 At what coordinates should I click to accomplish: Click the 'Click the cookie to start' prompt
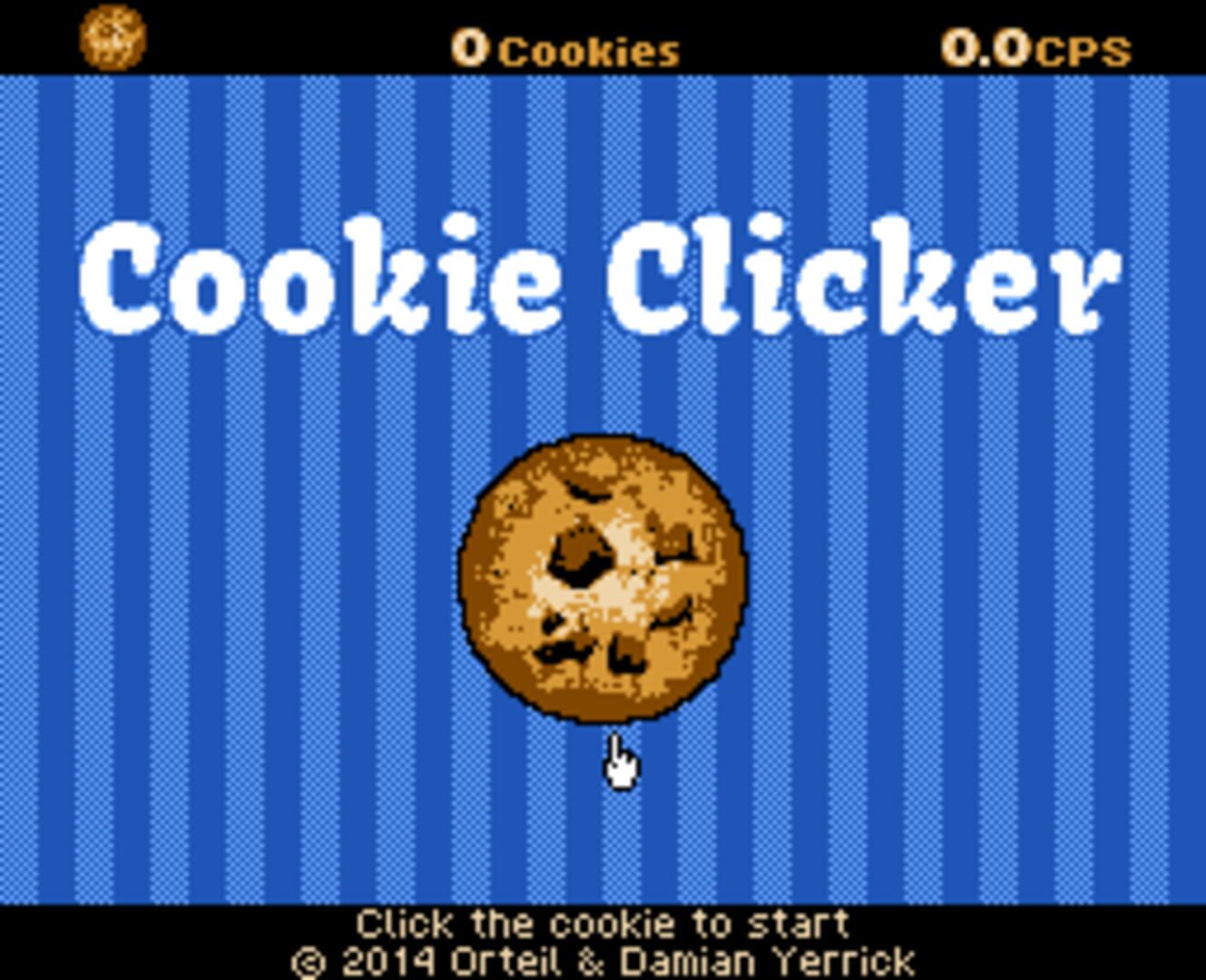(602, 922)
